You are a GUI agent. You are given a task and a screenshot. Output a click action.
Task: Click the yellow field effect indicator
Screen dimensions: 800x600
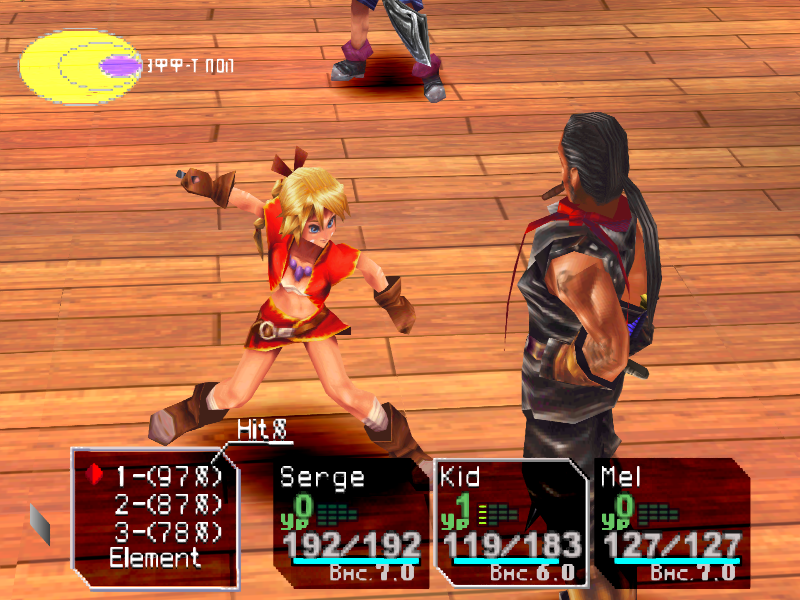tap(78, 67)
